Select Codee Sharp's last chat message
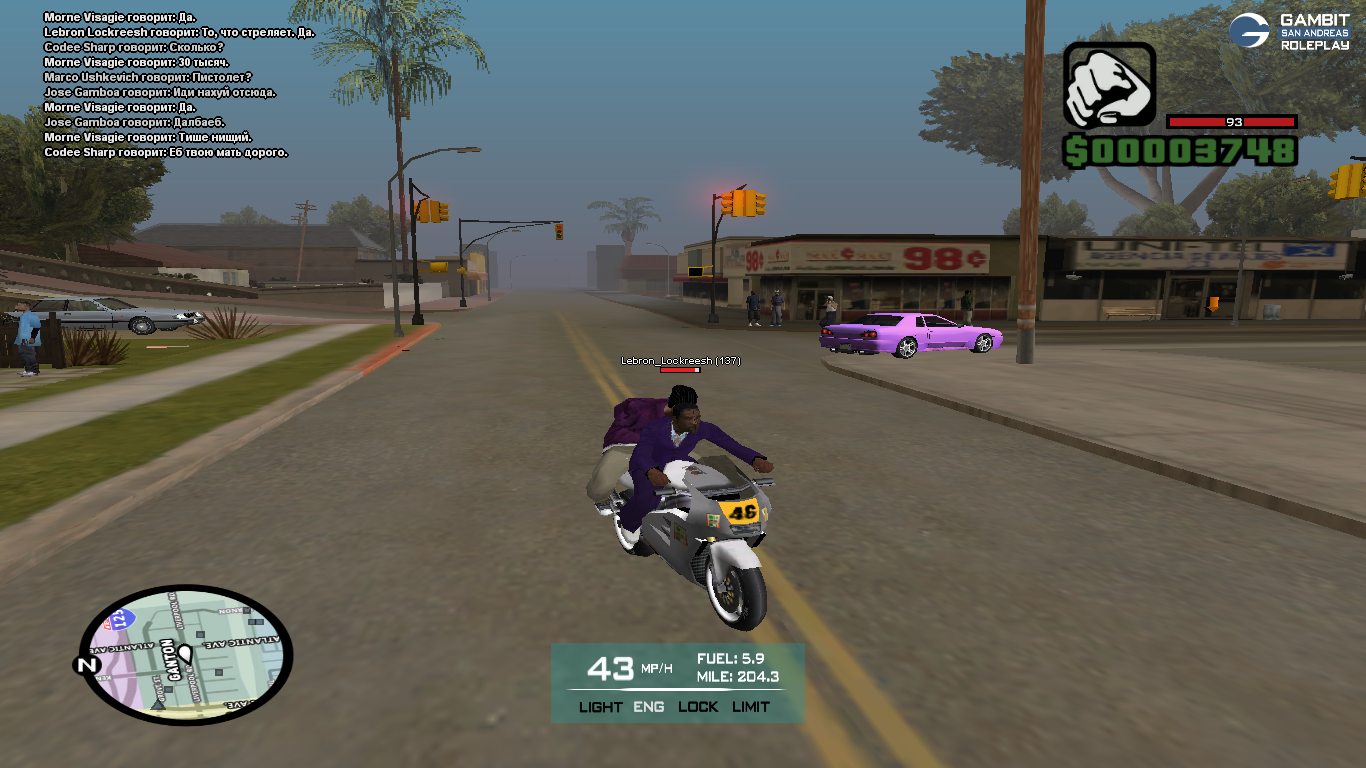1366x768 pixels. pyautogui.click(x=166, y=152)
